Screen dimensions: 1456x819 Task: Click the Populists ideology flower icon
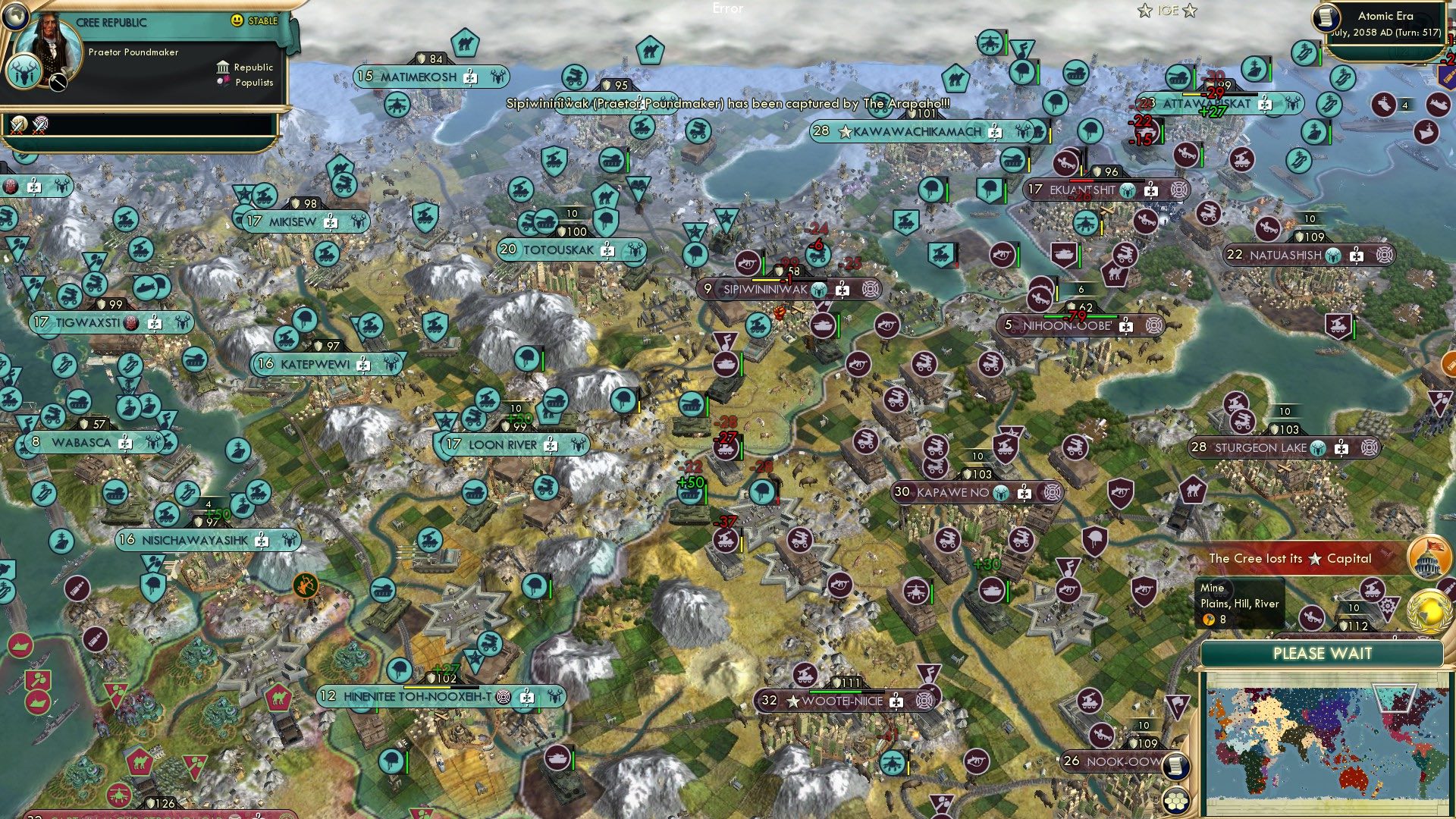224,82
